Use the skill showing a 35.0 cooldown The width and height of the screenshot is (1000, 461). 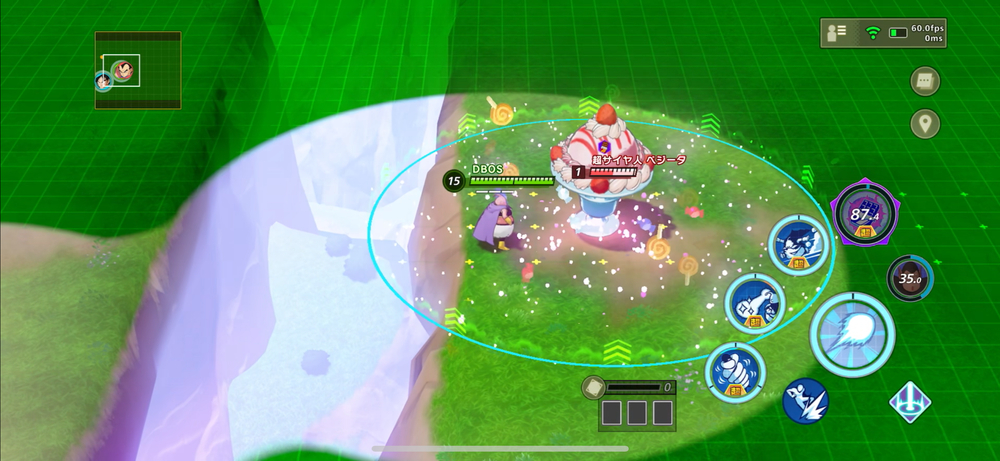(909, 279)
